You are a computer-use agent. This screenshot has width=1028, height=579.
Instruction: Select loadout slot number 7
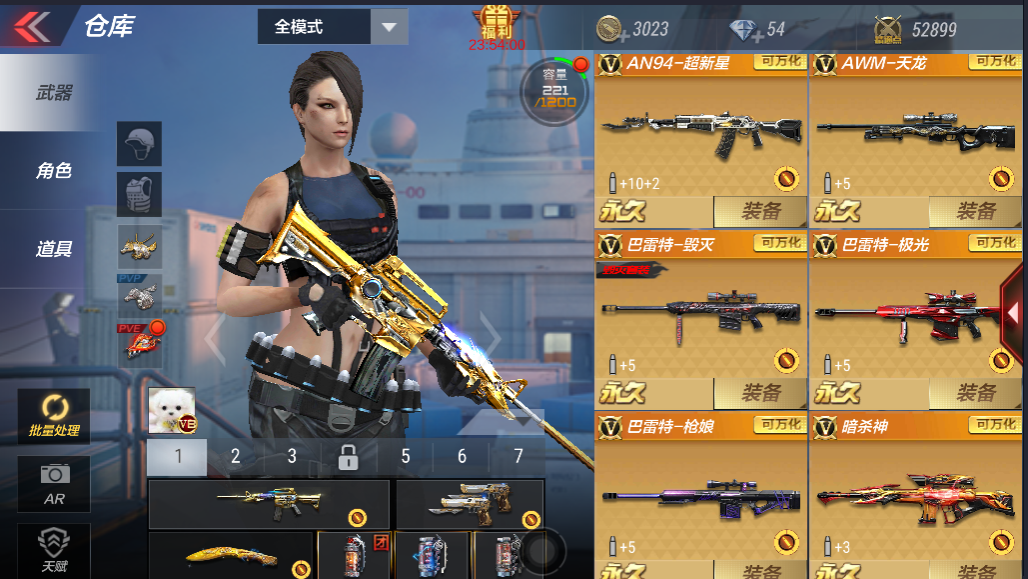[518, 457]
